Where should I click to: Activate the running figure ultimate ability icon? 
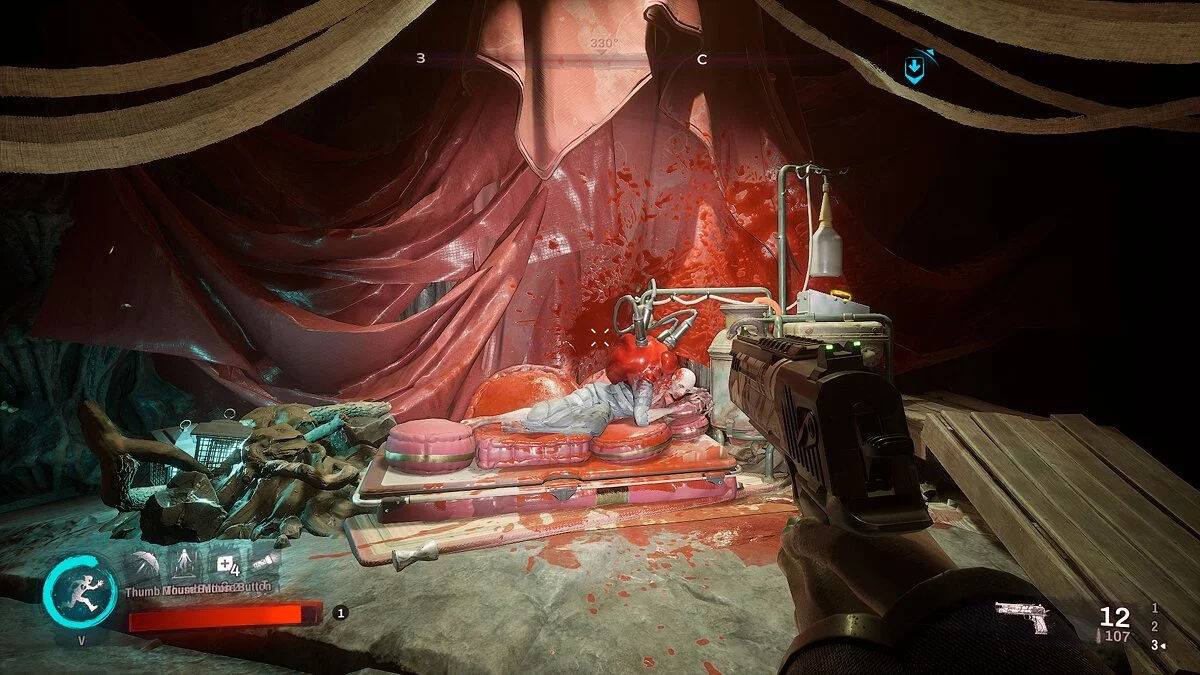coord(80,591)
